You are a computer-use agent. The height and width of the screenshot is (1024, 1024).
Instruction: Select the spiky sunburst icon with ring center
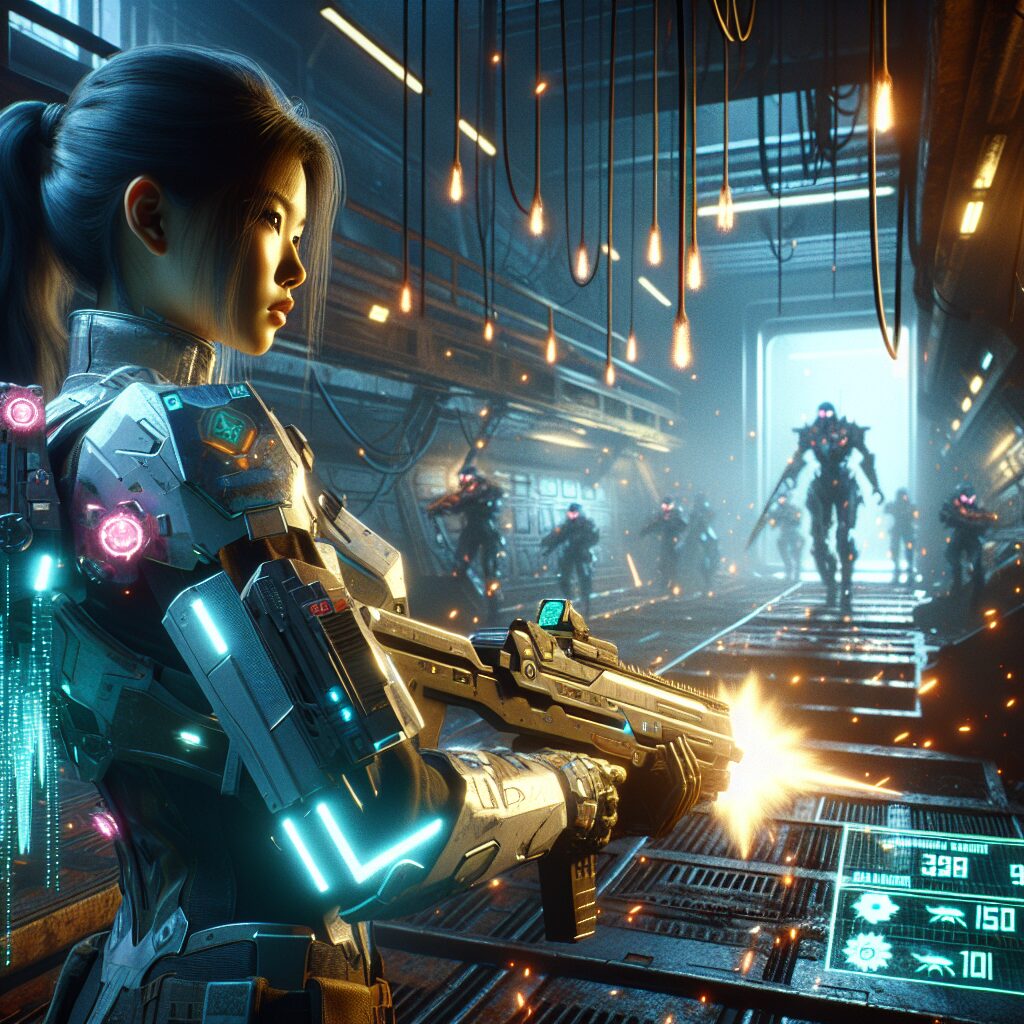click(x=867, y=952)
